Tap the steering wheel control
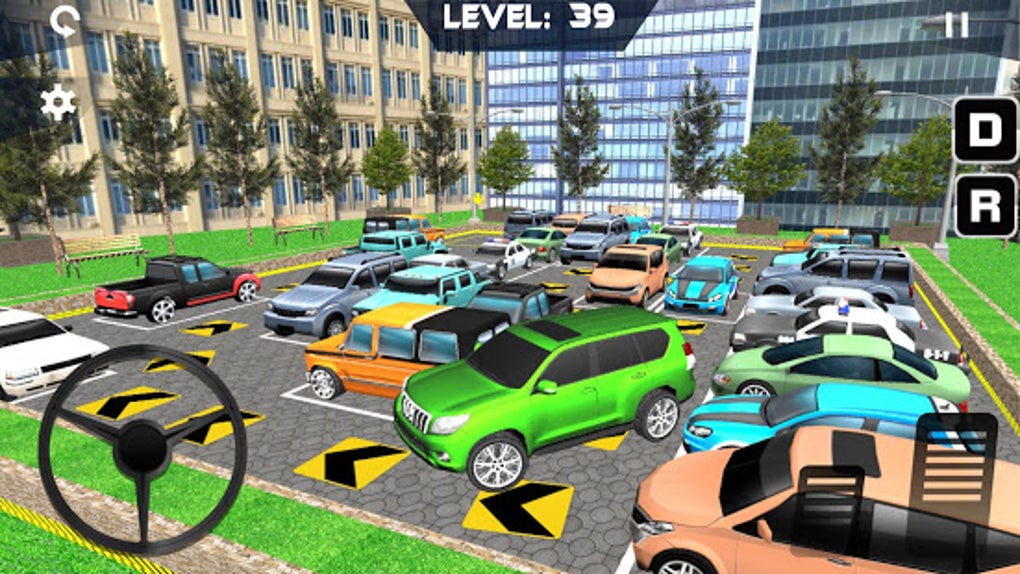This screenshot has width=1020, height=574. click(142, 449)
